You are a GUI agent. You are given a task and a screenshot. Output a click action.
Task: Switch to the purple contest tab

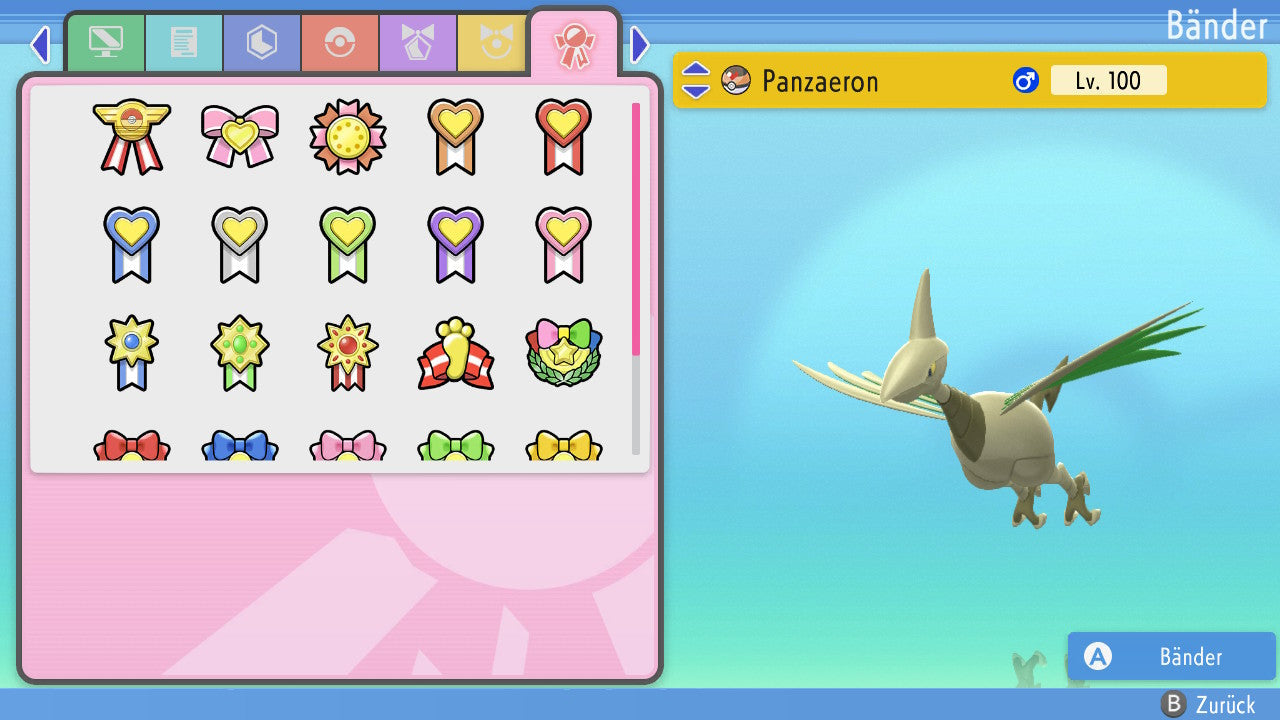(x=418, y=43)
